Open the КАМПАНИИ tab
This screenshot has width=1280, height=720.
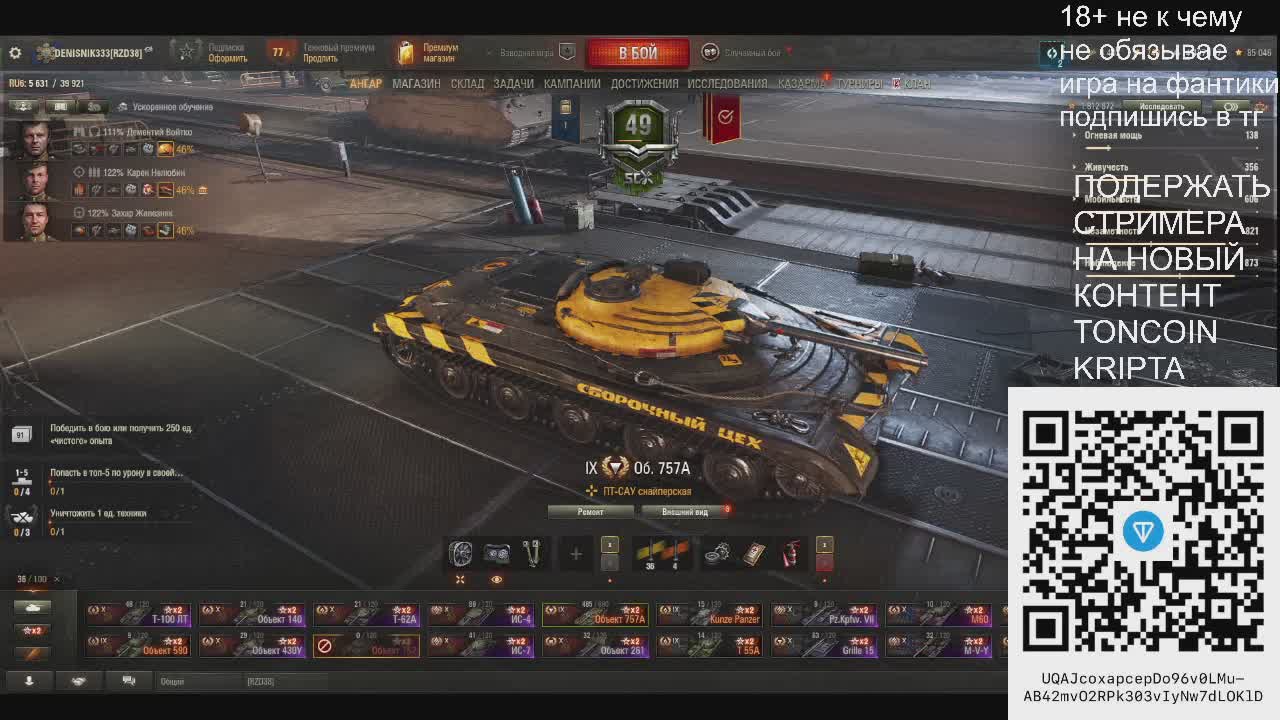572,84
